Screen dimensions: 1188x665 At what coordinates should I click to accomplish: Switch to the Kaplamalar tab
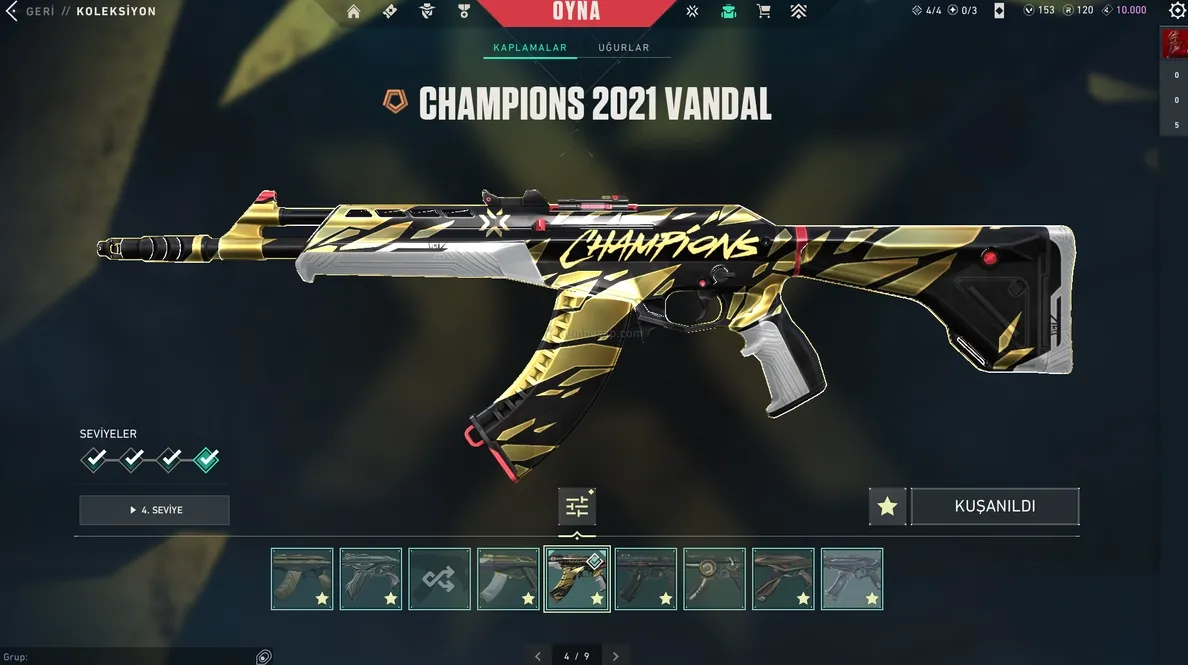point(530,47)
